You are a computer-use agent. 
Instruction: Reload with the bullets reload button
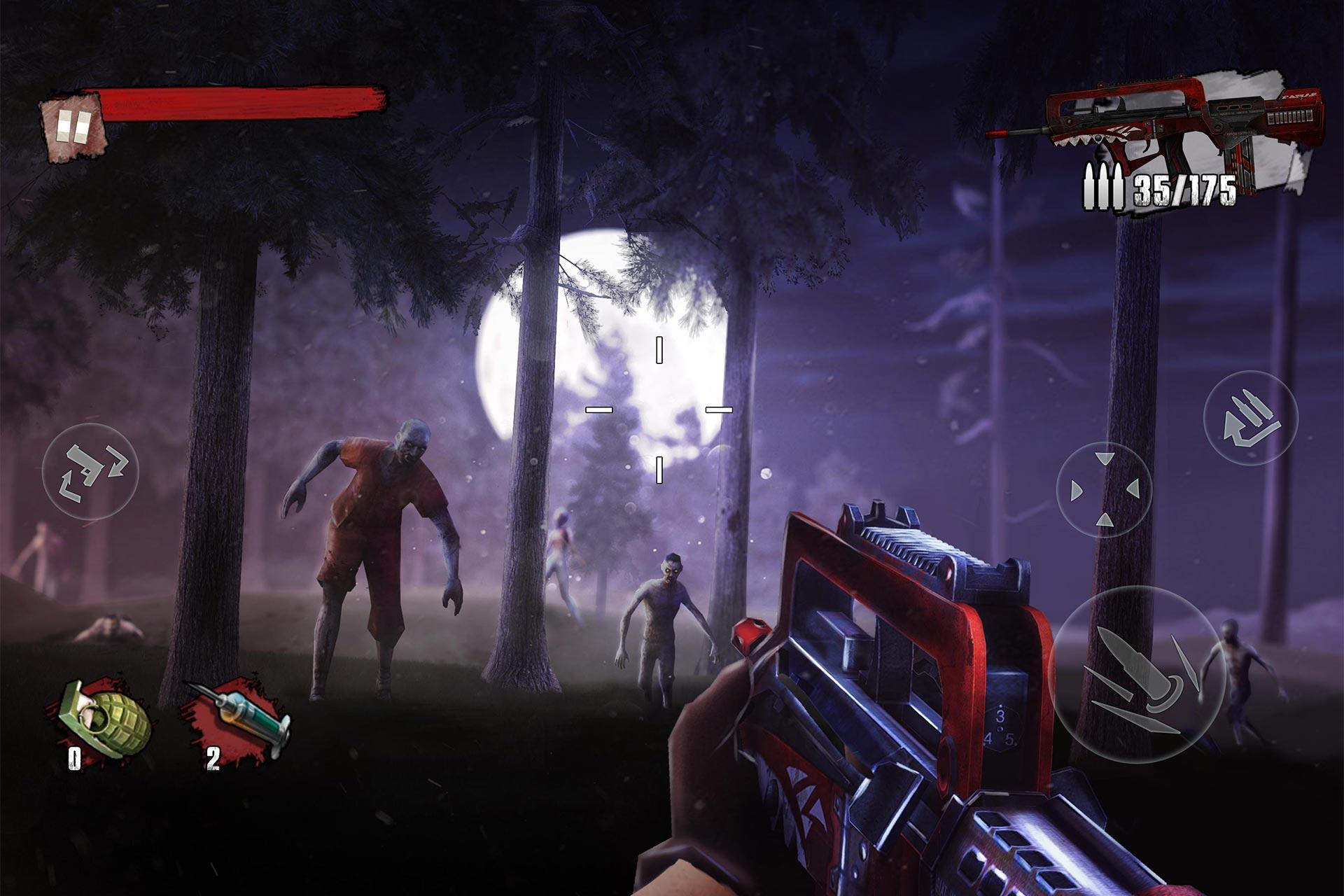click(x=1250, y=418)
